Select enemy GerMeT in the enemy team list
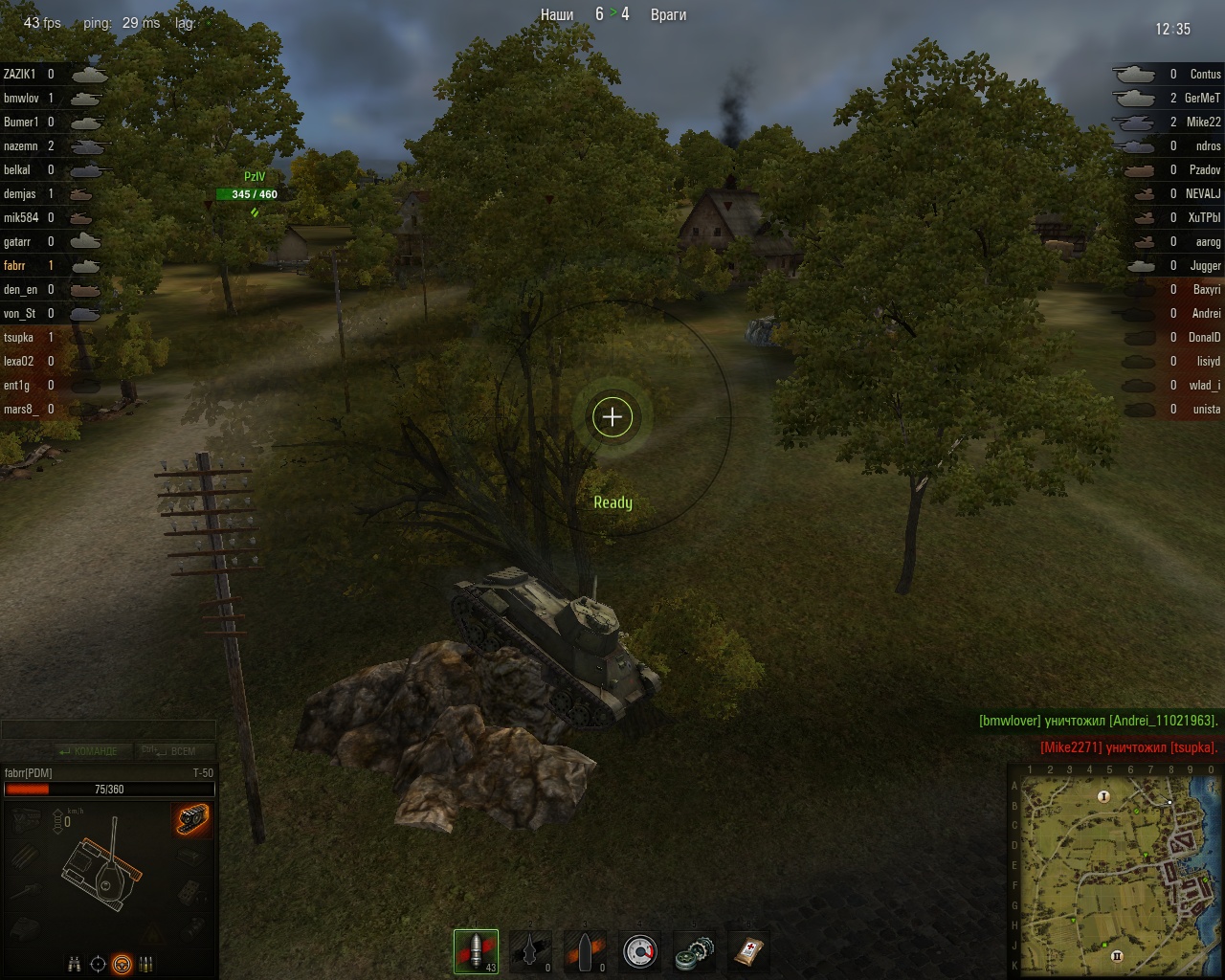 (1202, 99)
